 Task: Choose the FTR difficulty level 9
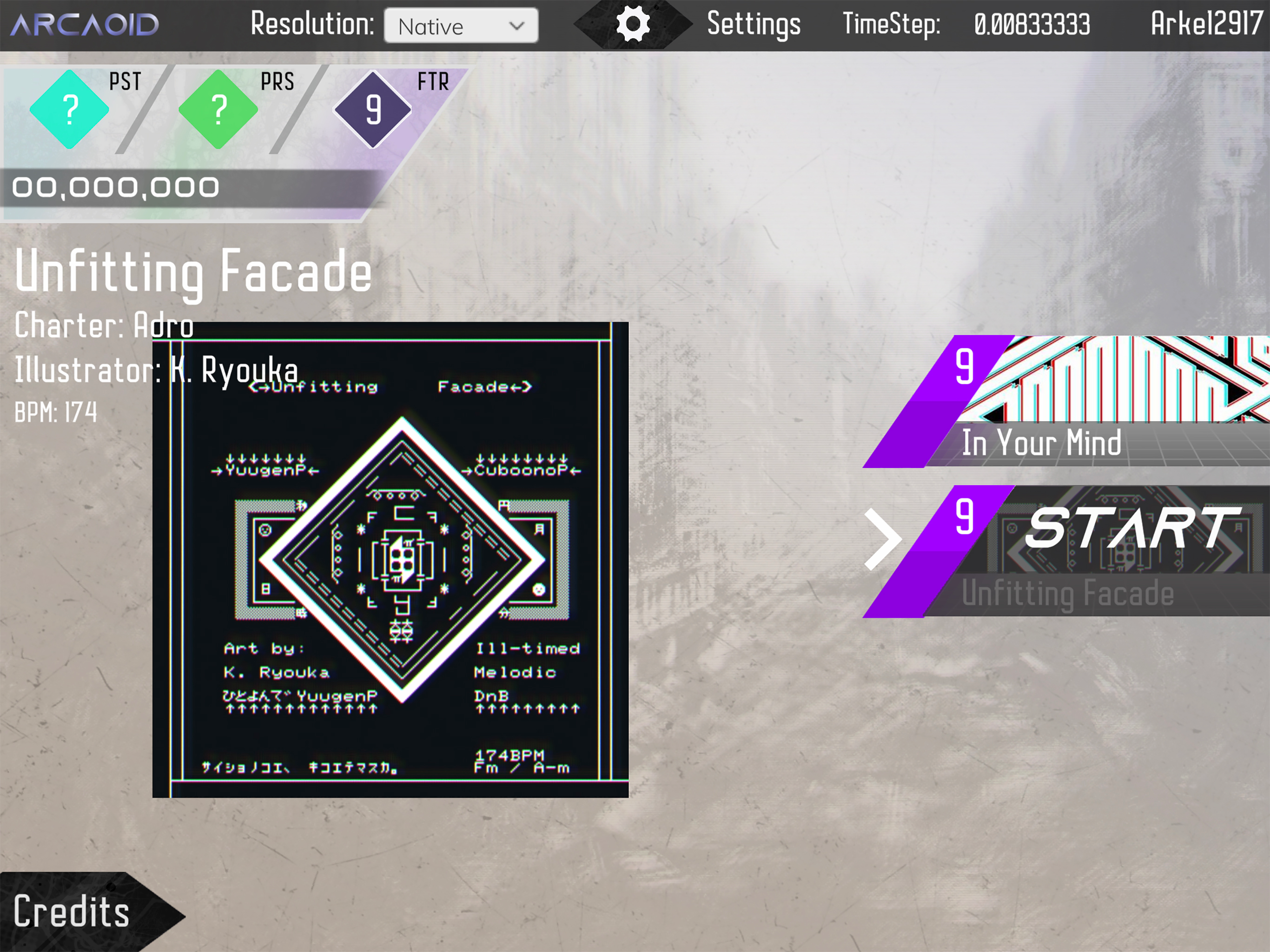click(373, 109)
